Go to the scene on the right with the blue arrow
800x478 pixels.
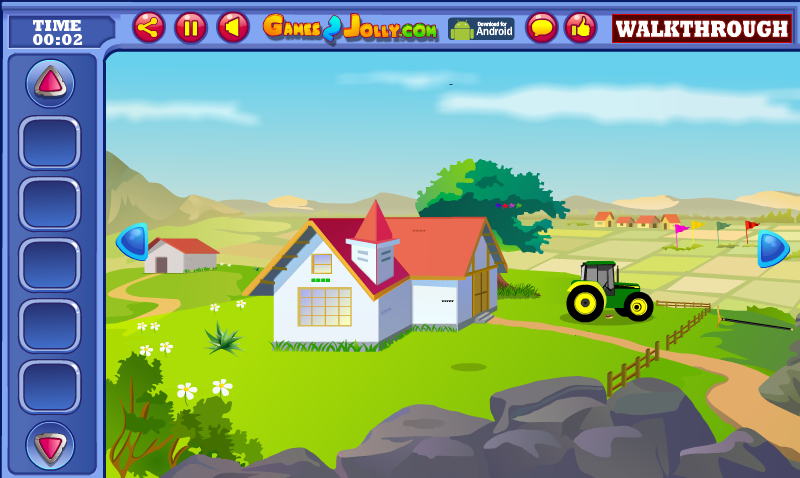point(772,248)
